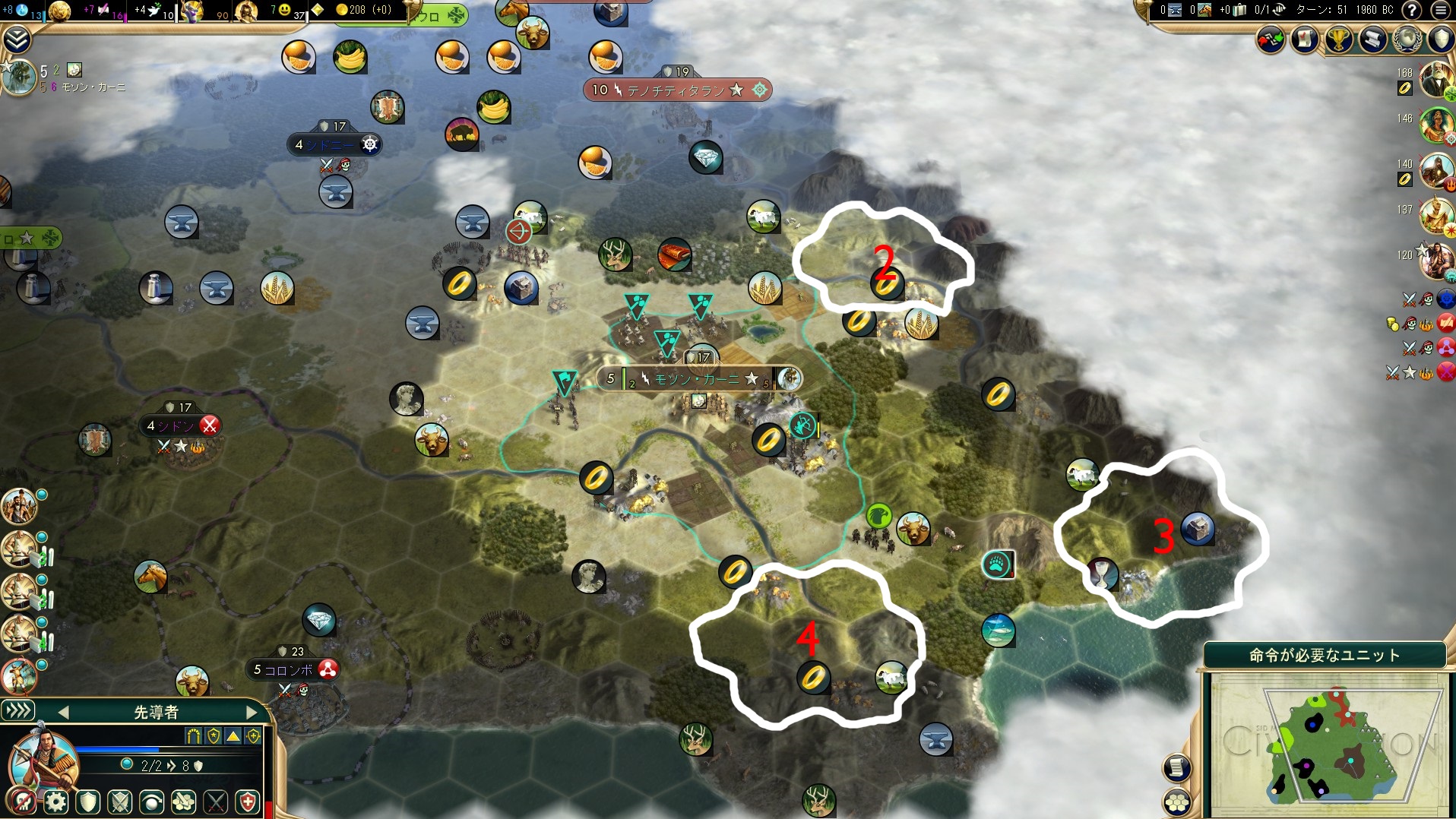The width and height of the screenshot is (1456, 819).
Task: Open the globe with laurel wreath icon
Action: [x=1407, y=40]
